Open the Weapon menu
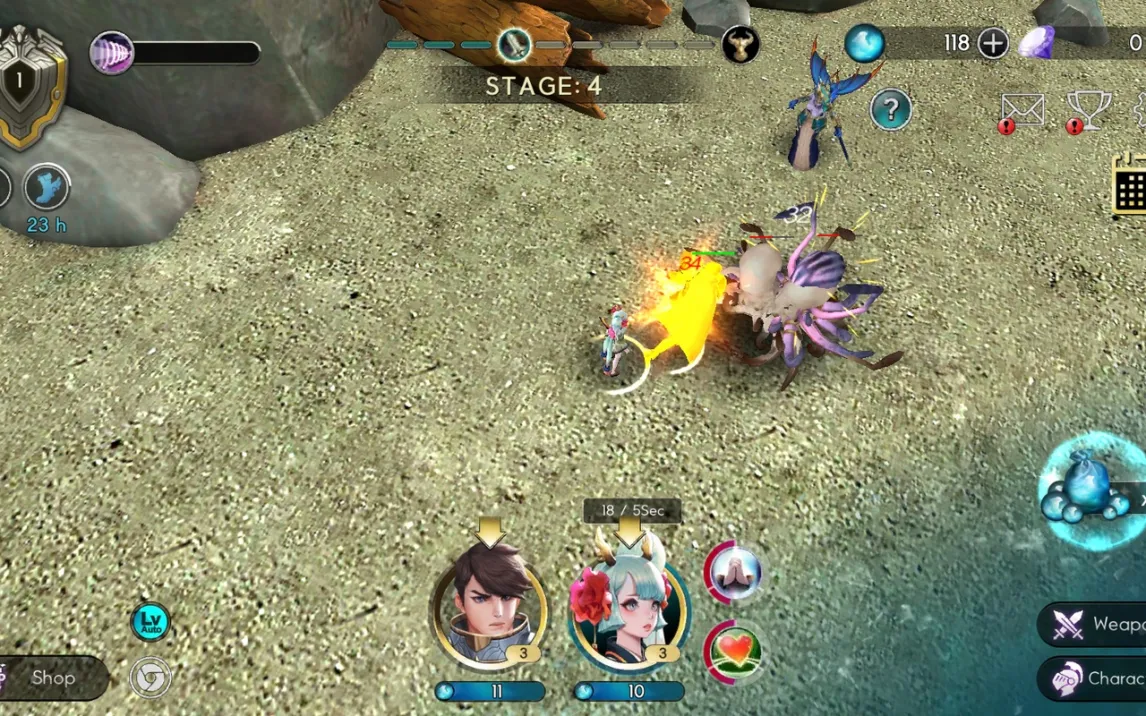Image resolution: width=1146 pixels, height=716 pixels. coord(1095,625)
